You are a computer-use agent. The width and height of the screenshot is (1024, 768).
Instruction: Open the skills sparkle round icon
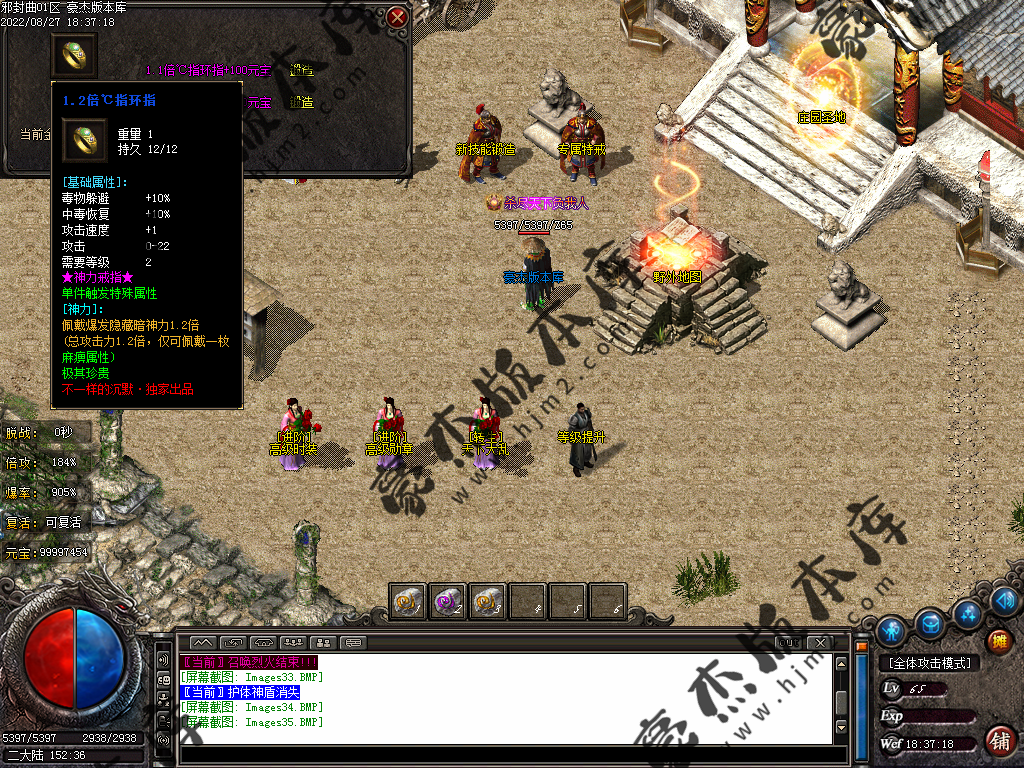click(967, 612)
